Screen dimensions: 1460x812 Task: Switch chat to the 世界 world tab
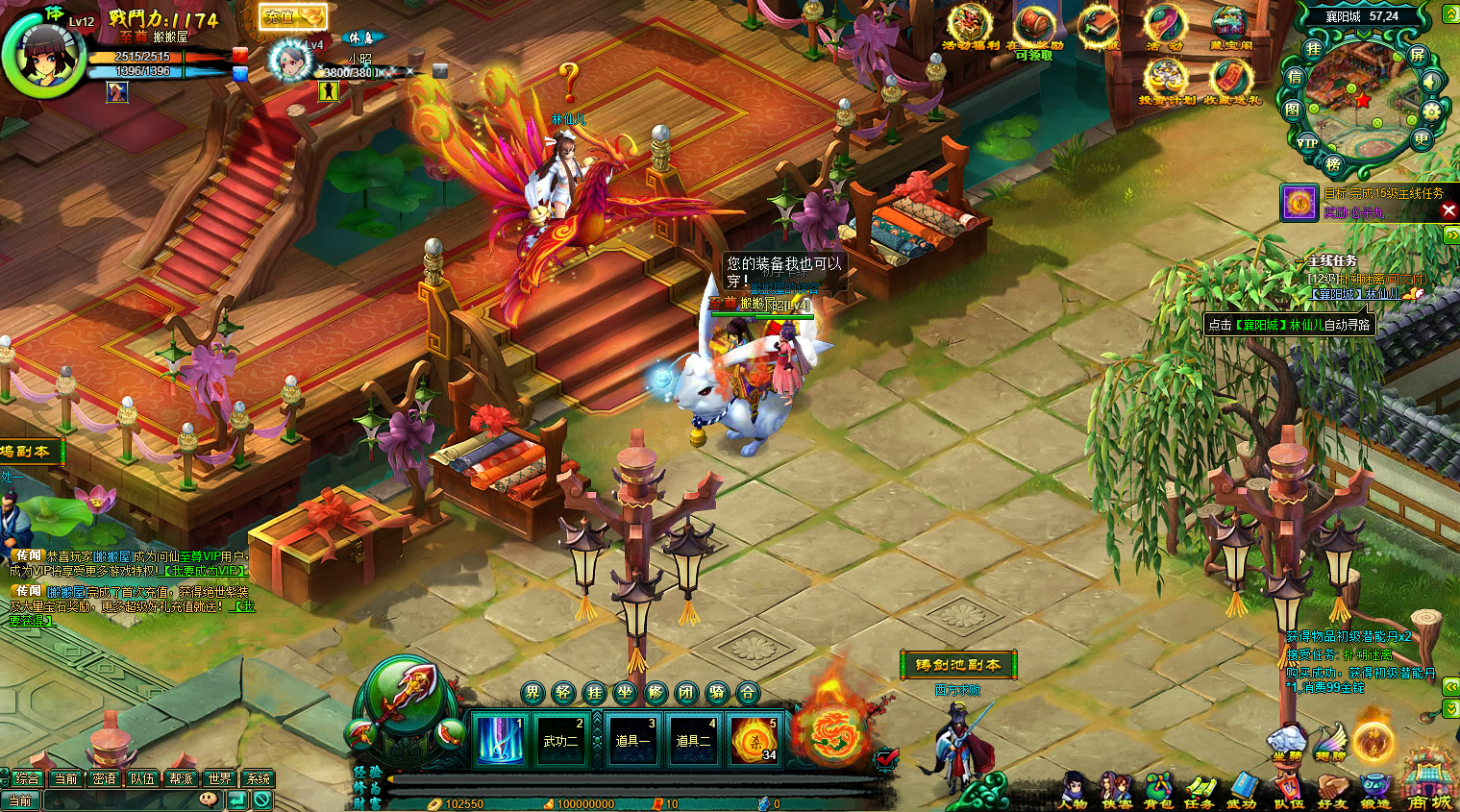point(219,778)
